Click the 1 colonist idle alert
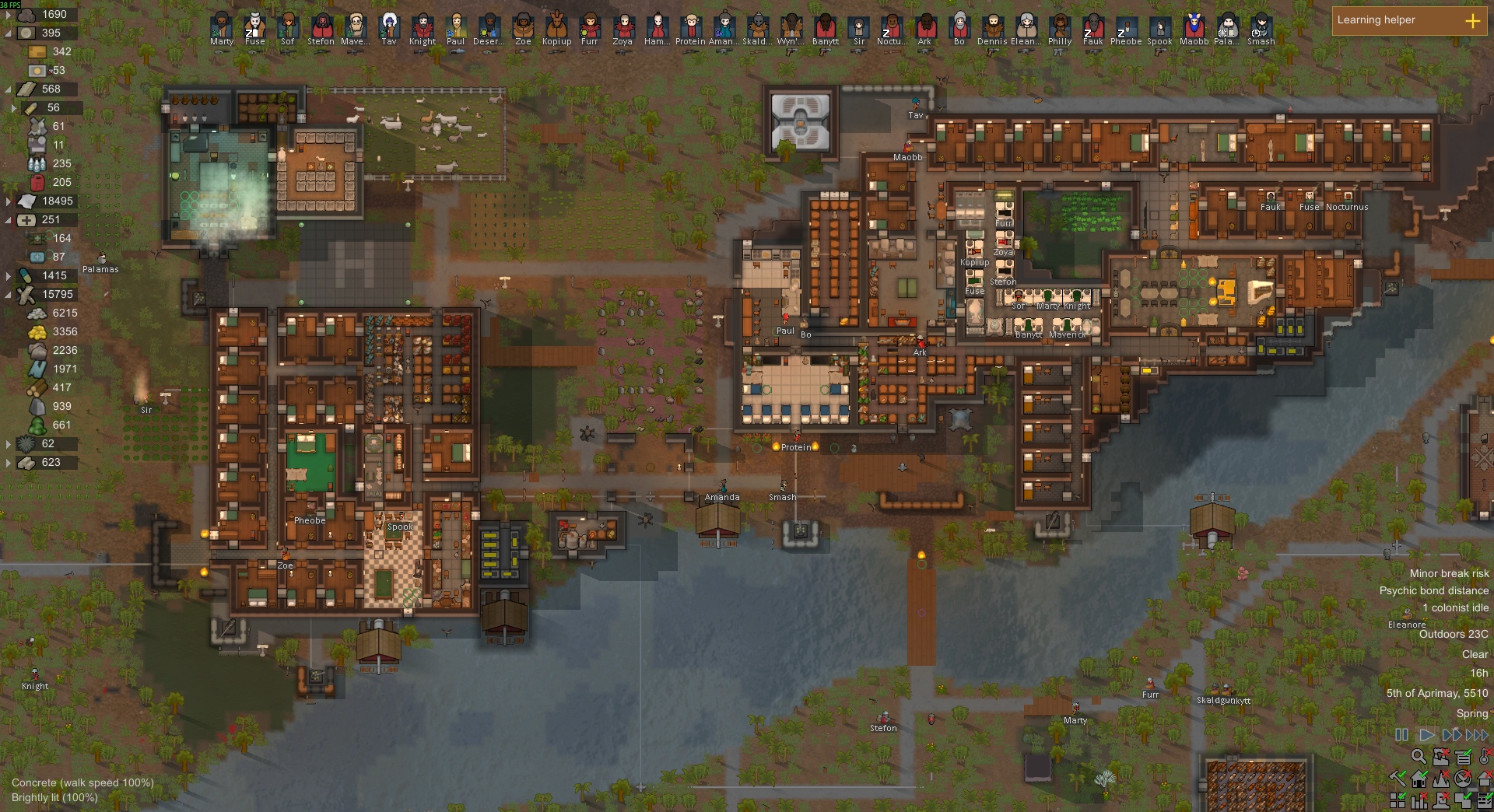1494x812 pixels. pos(1455,607)
